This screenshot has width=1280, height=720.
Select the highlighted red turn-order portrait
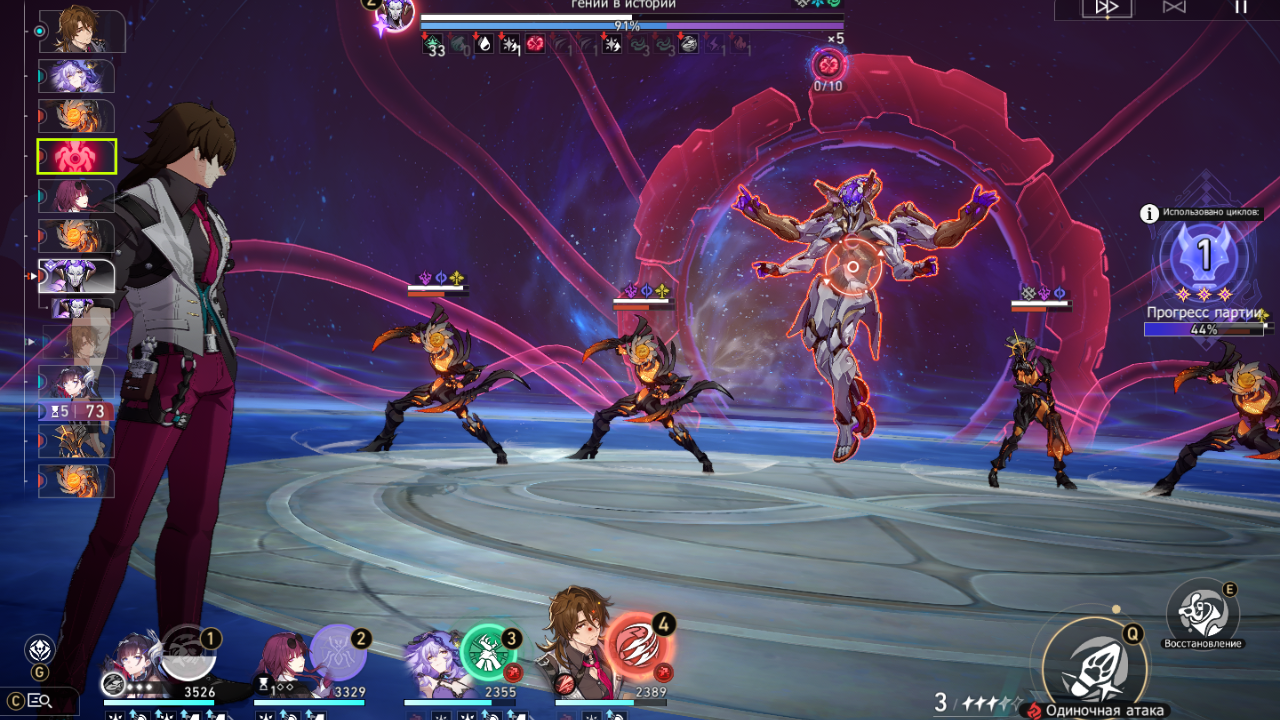(x=77, y=156)
